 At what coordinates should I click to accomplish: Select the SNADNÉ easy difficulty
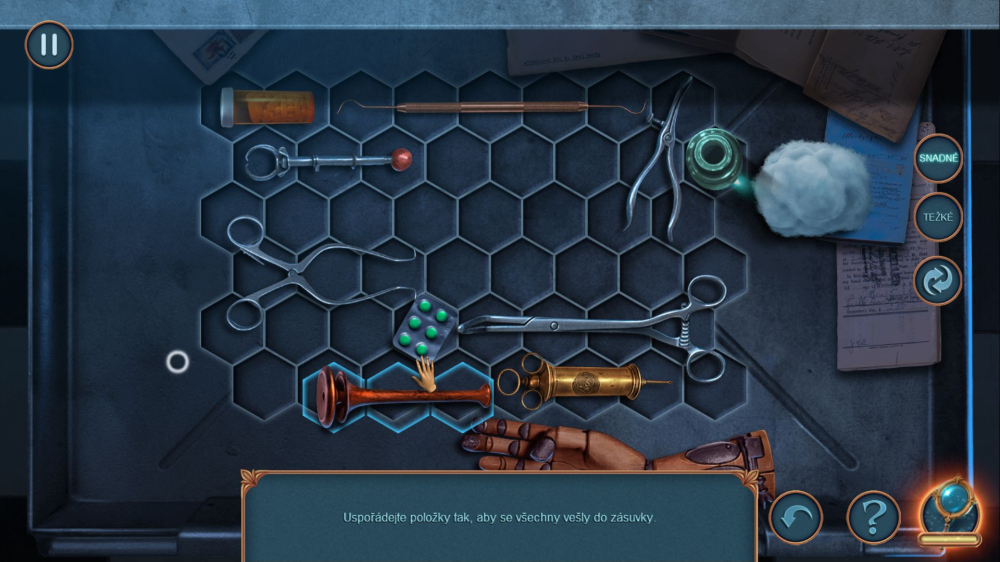coord(938,158)
